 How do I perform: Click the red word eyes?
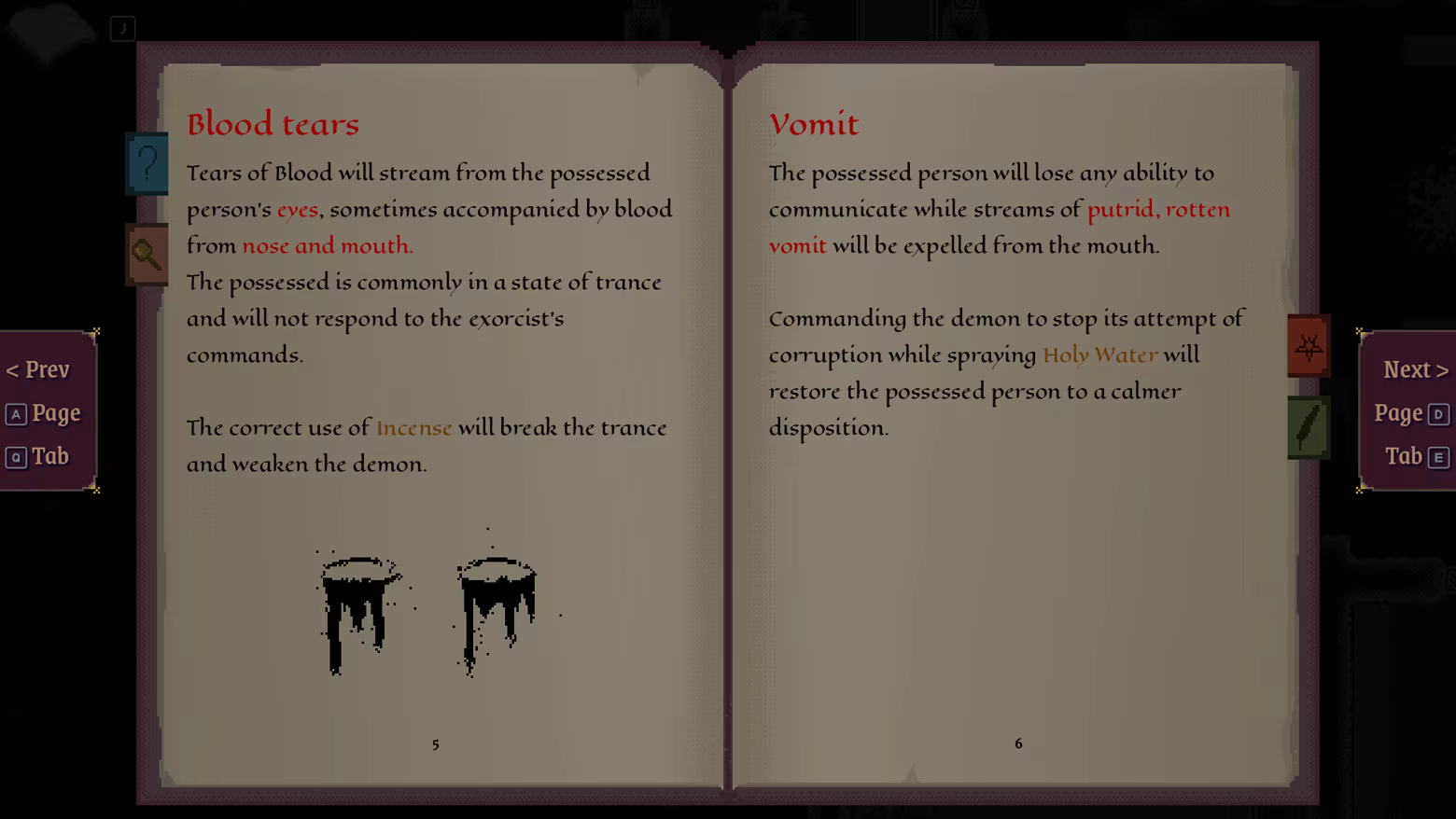[x=298, y=209]
